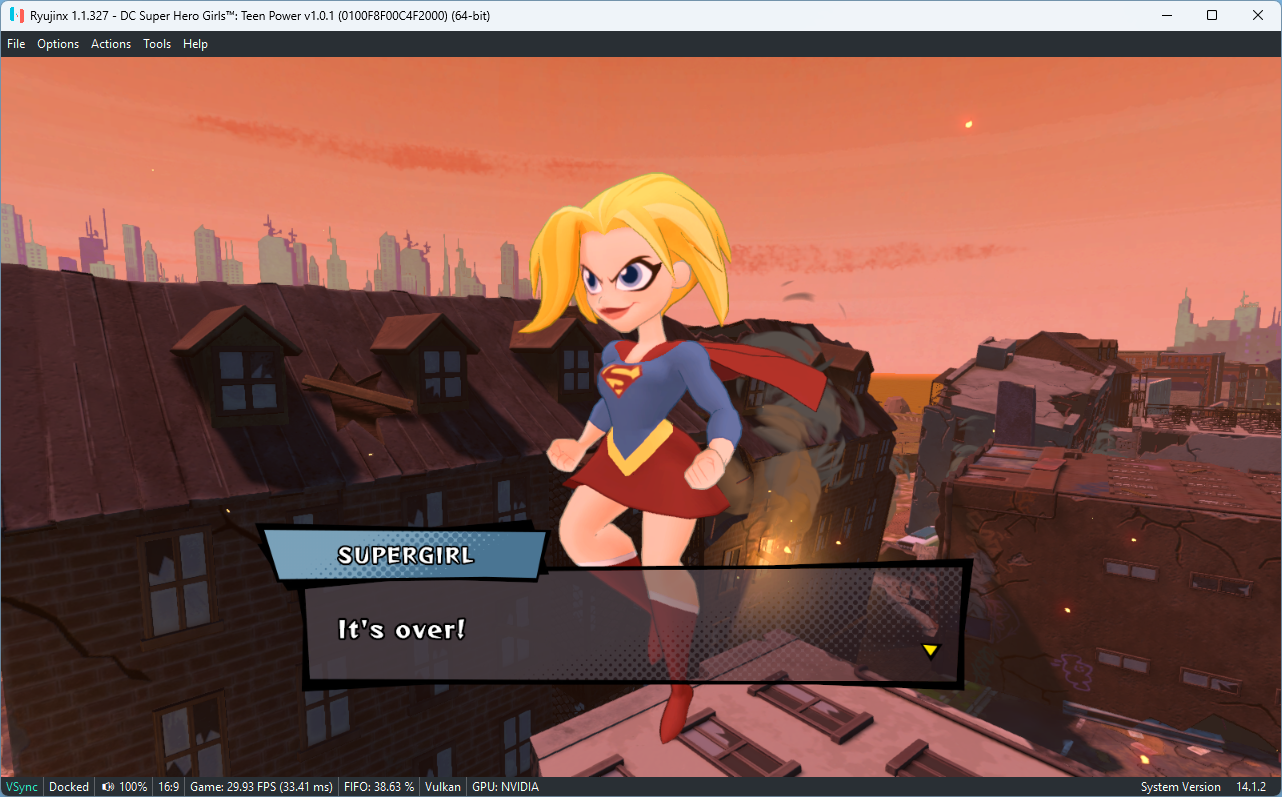Select the Help menu item

pos(195,43)
